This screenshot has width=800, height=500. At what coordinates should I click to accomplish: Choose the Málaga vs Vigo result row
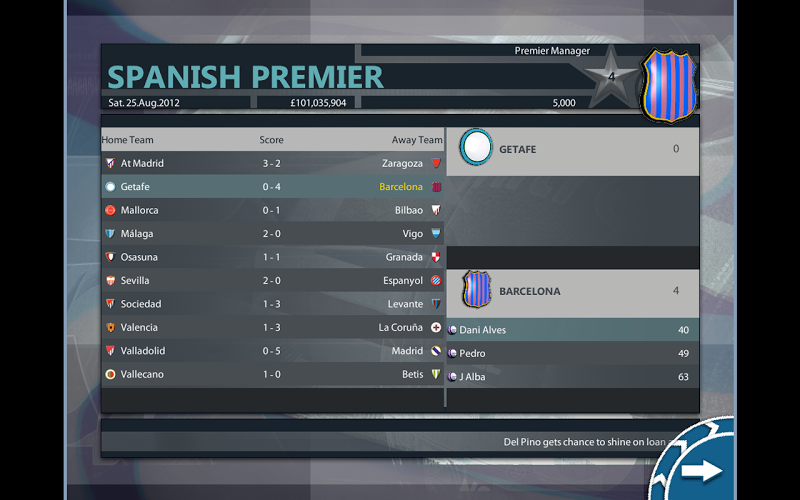tap(273, 234)
